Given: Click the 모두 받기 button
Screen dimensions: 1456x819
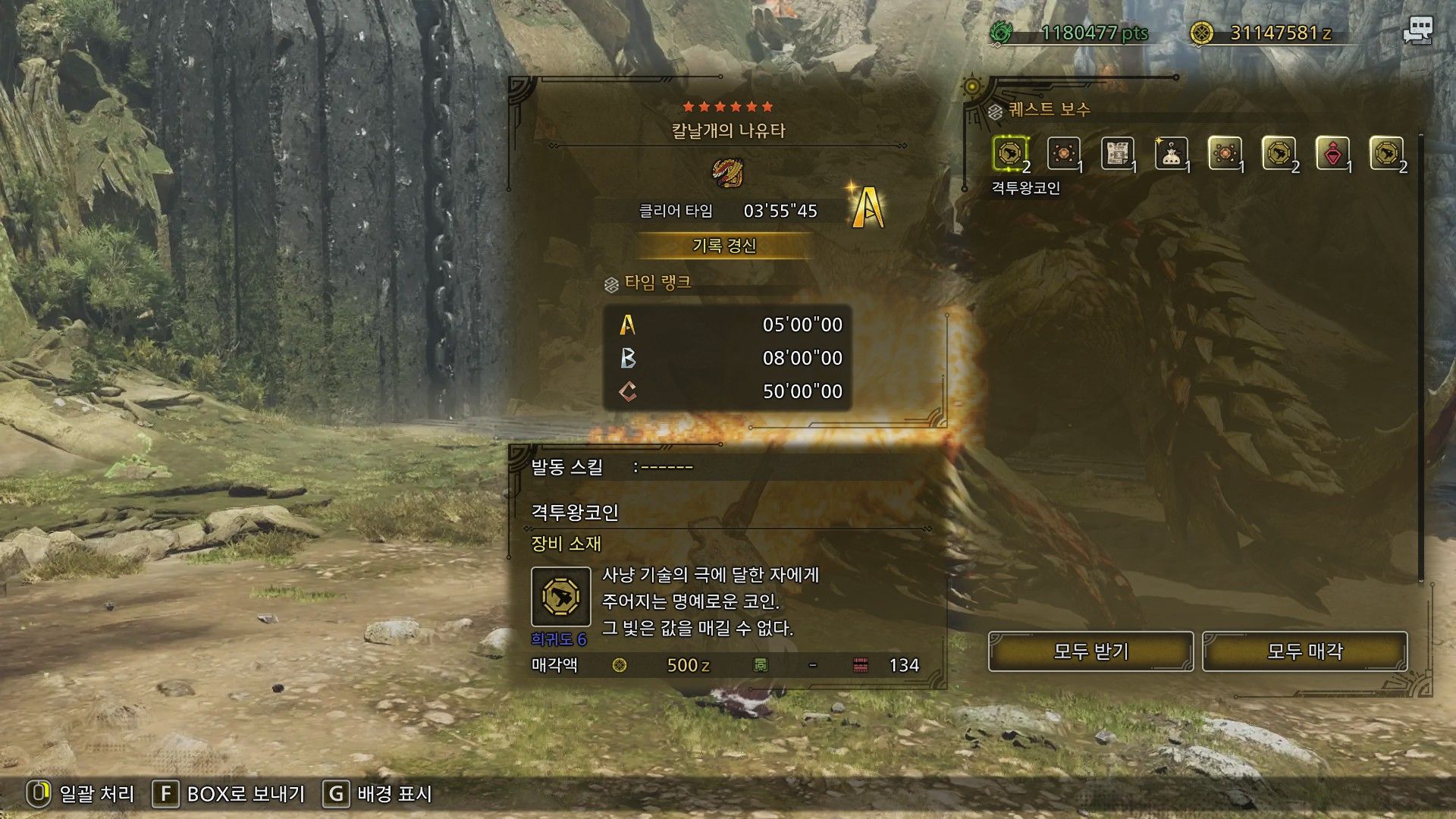Looking at the screenshot, I should [1090, 651].
